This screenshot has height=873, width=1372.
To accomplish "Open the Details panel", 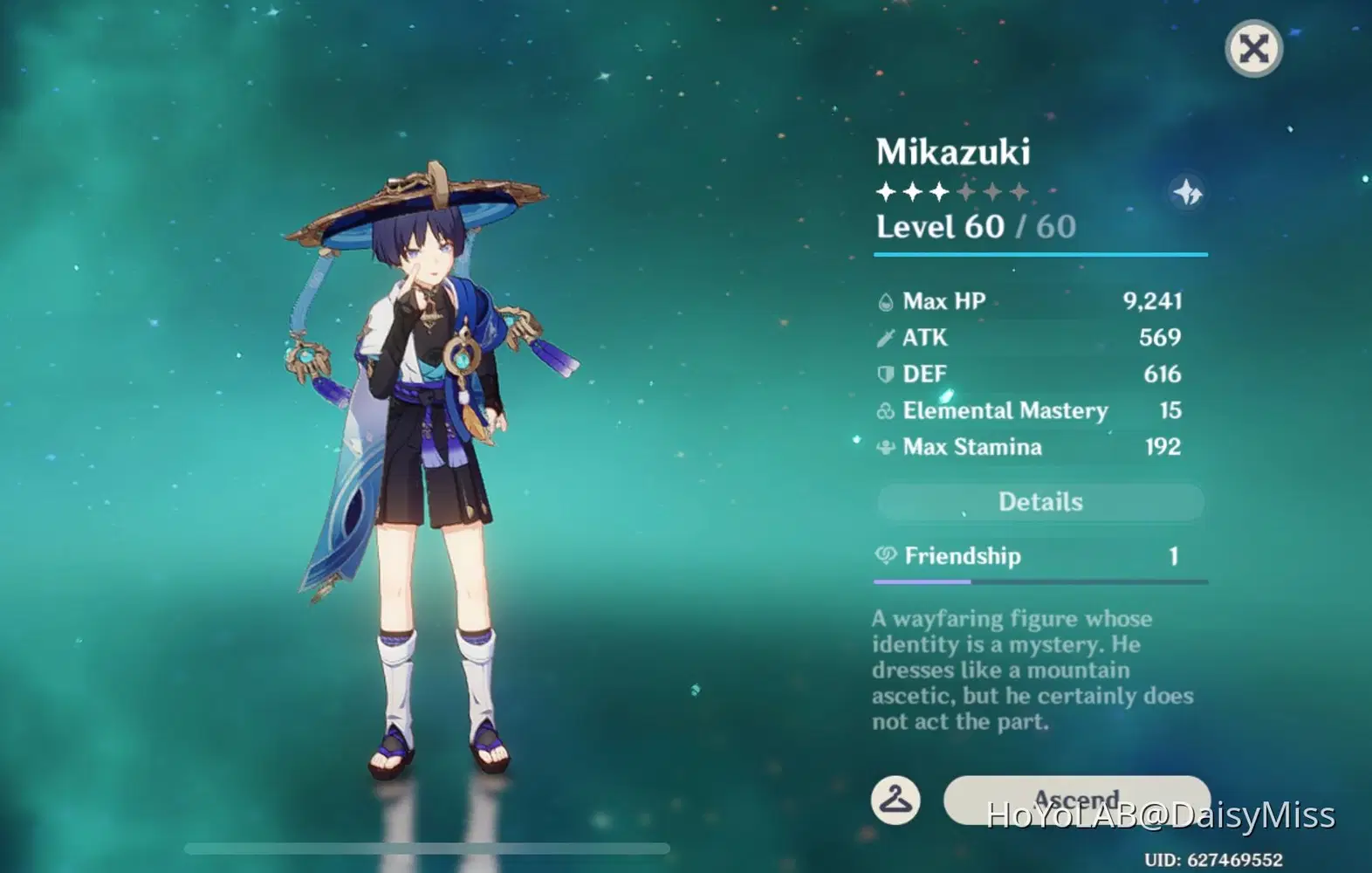I will click(x=1039, y=502).
